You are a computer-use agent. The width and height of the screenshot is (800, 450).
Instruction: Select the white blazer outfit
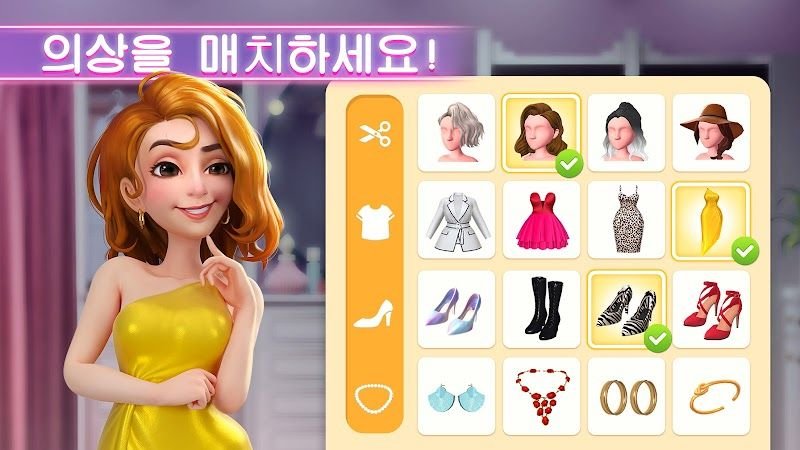(x=456, y=221)
